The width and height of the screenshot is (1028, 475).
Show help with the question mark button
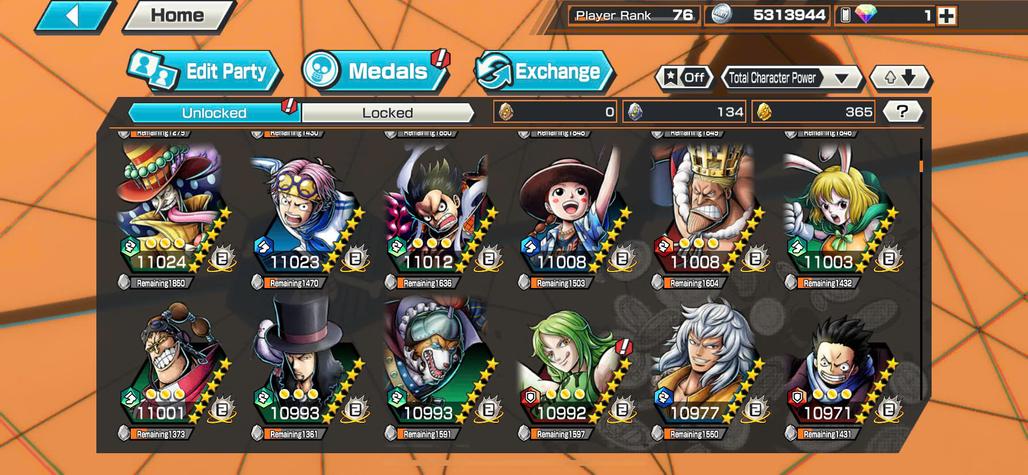pos(903,112)
